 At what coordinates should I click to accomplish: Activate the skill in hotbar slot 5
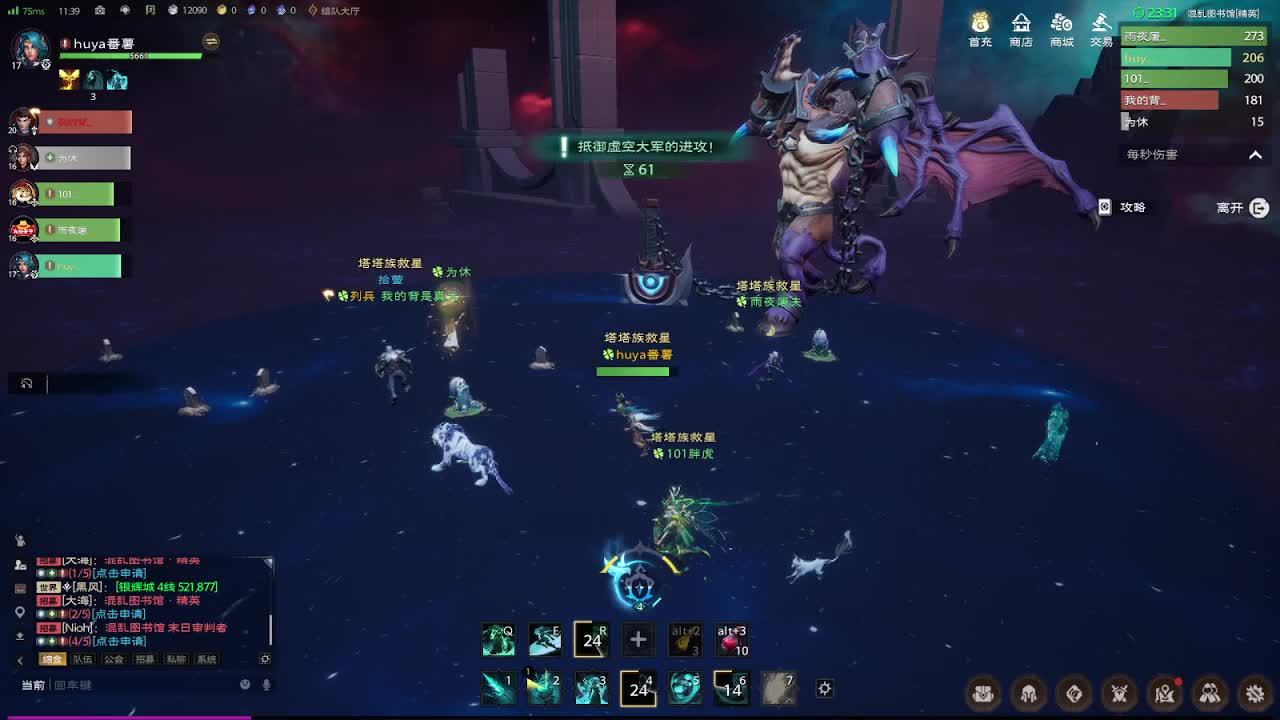685,688
